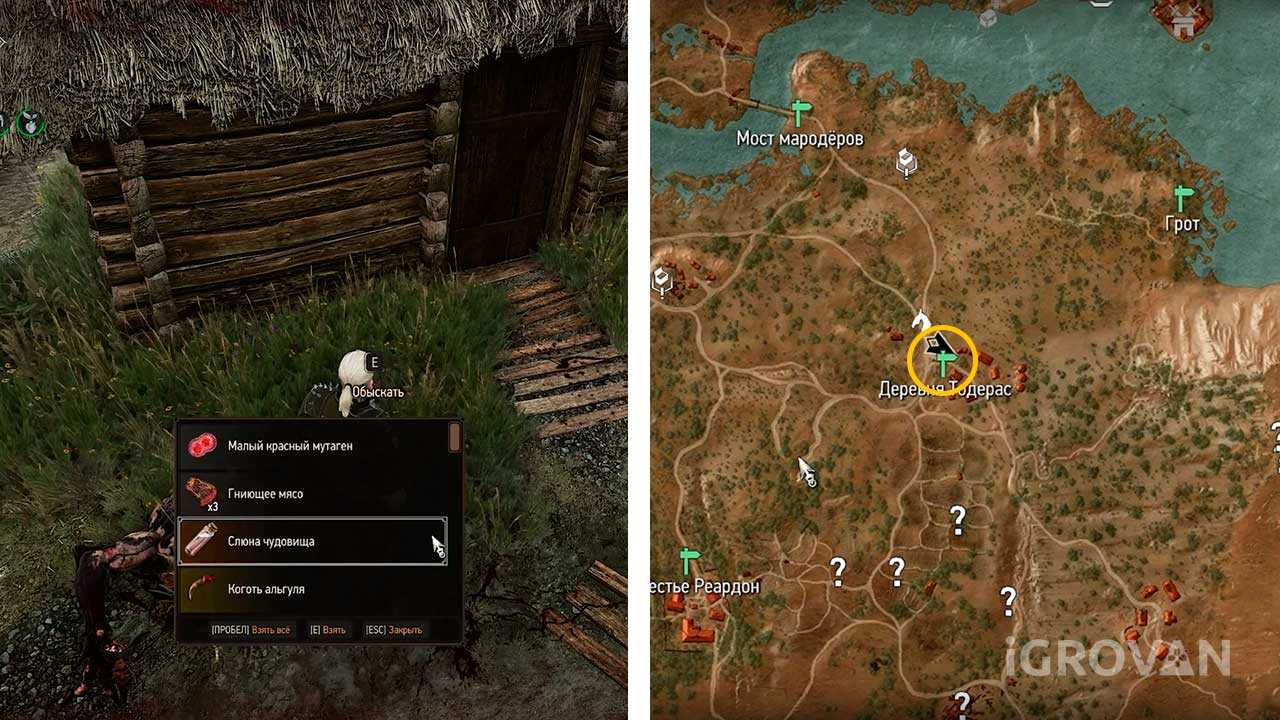Image resolution: width=1280 pixels, height=720 pixels.
Task: Click the white horse marker on map
Action: click(x=920, y=320)
